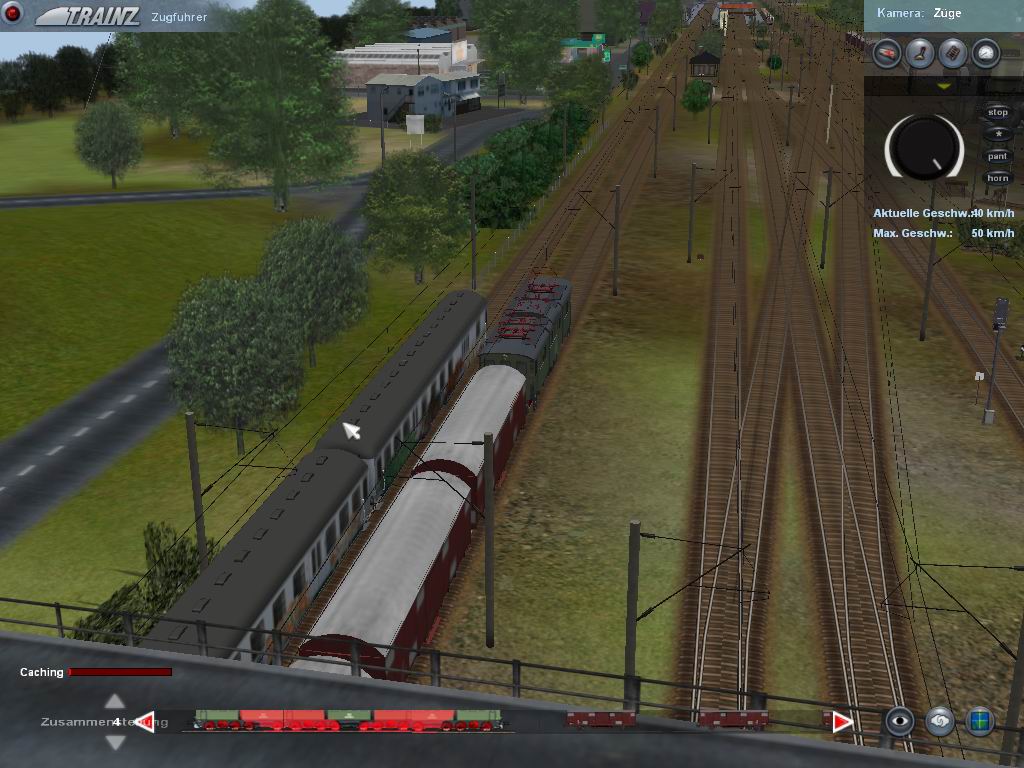Hit the stop button
Viewport: 1024px width, 768px height.
click(x=997, y=113)
